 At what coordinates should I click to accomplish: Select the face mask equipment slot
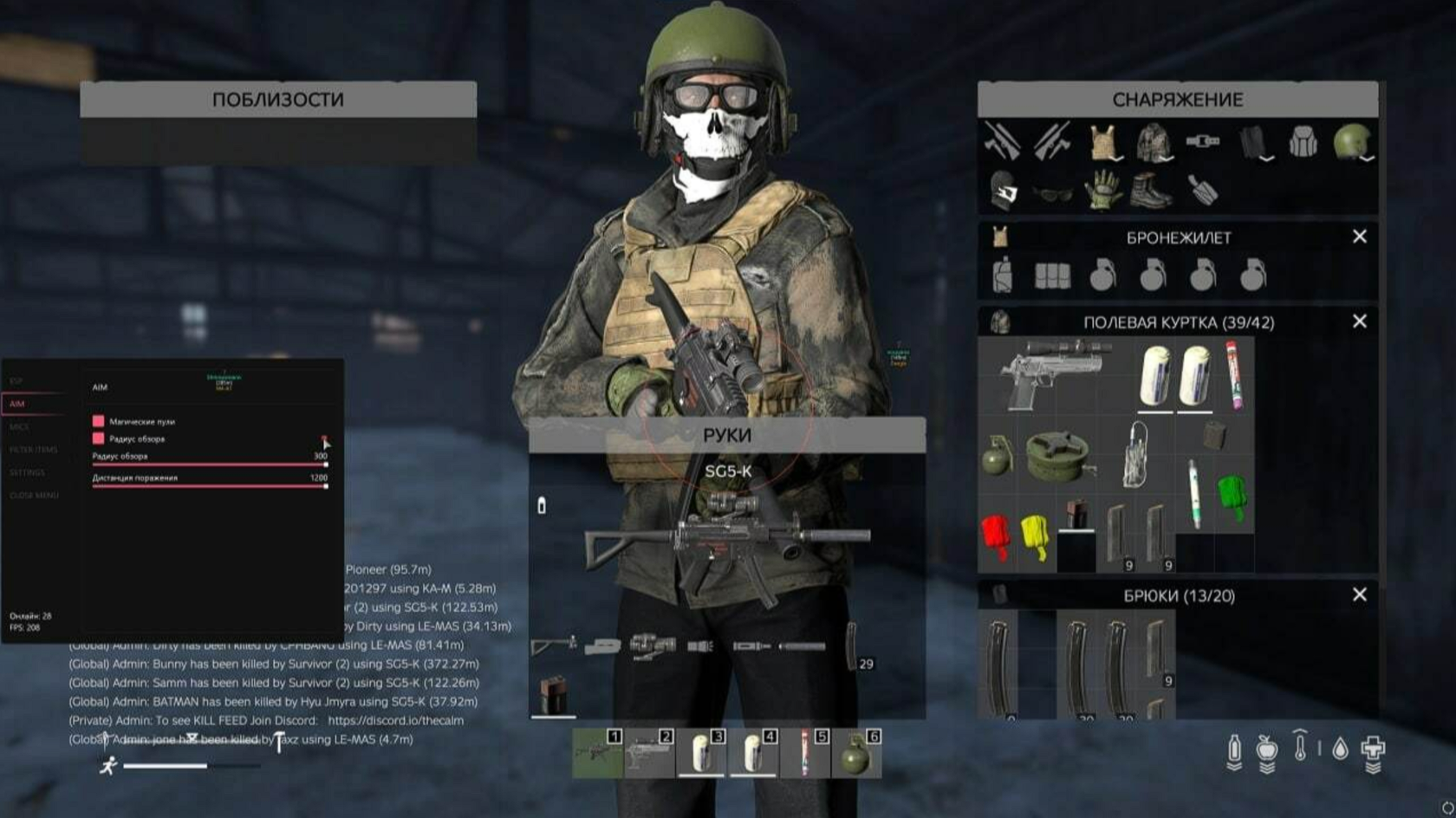(1003, 188)
